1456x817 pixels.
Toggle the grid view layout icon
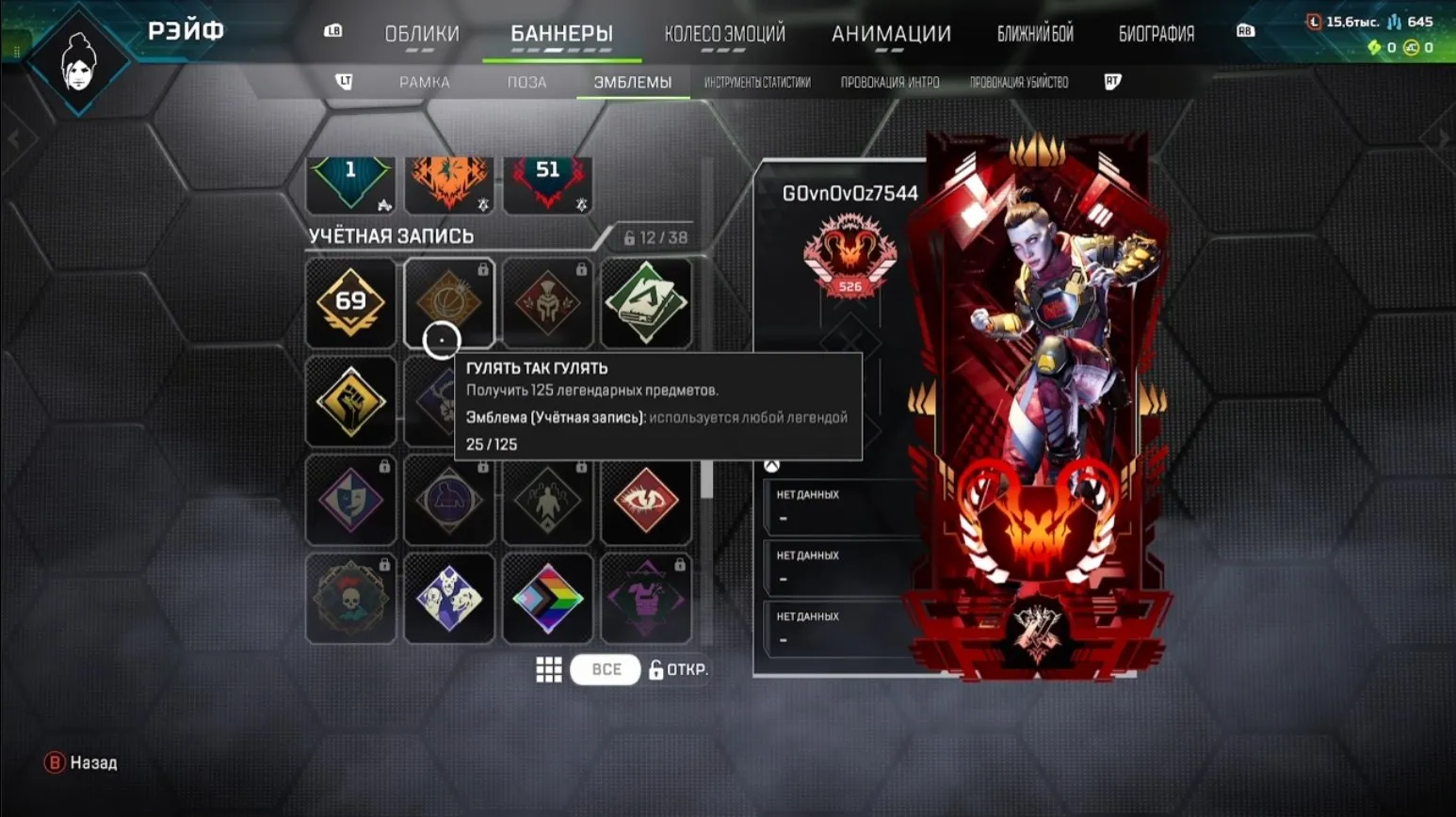tap(549, 669)
